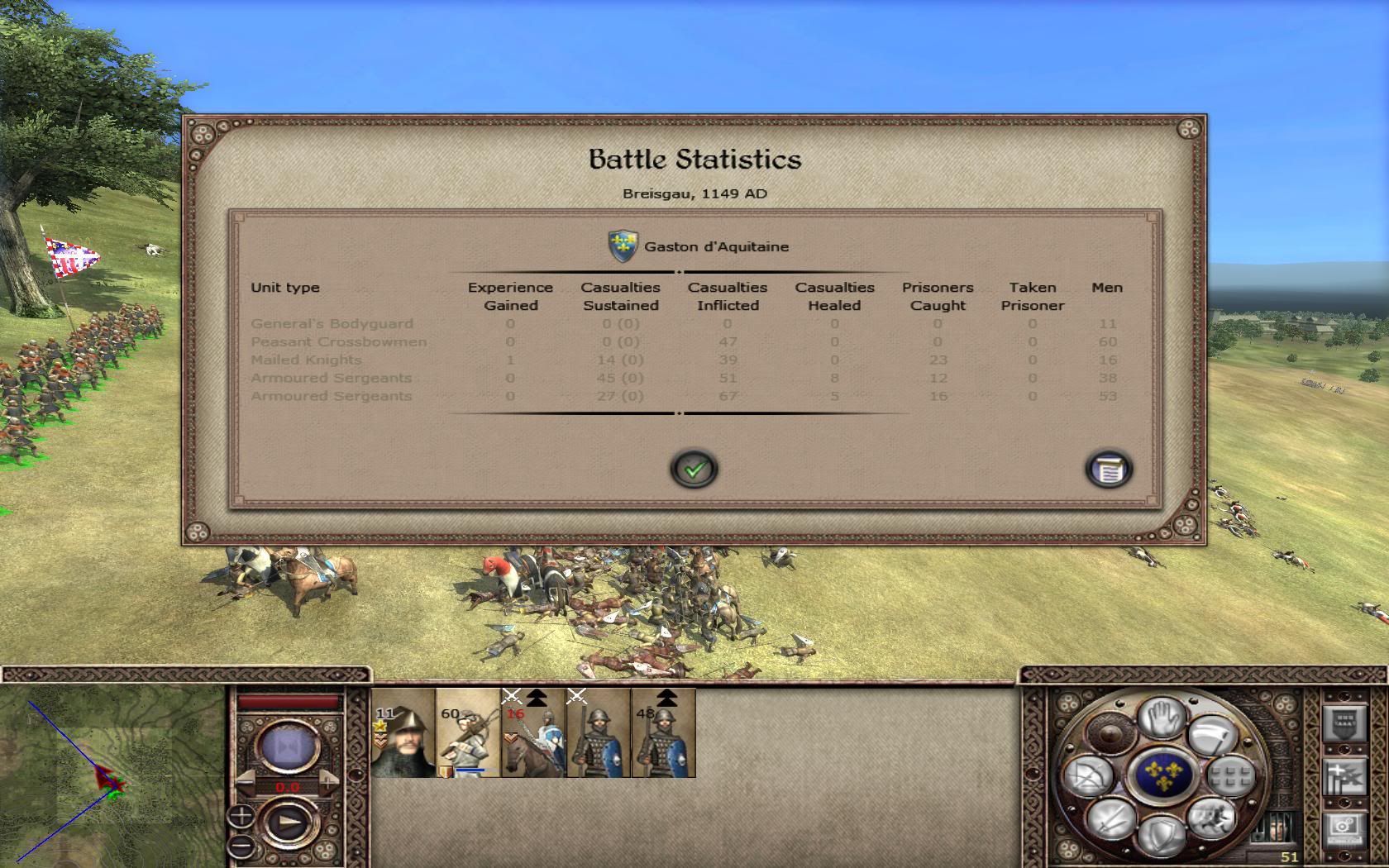Click the scythe withdraw icon
Screen dimensions: 1389x868
[x=1211, y=733]
